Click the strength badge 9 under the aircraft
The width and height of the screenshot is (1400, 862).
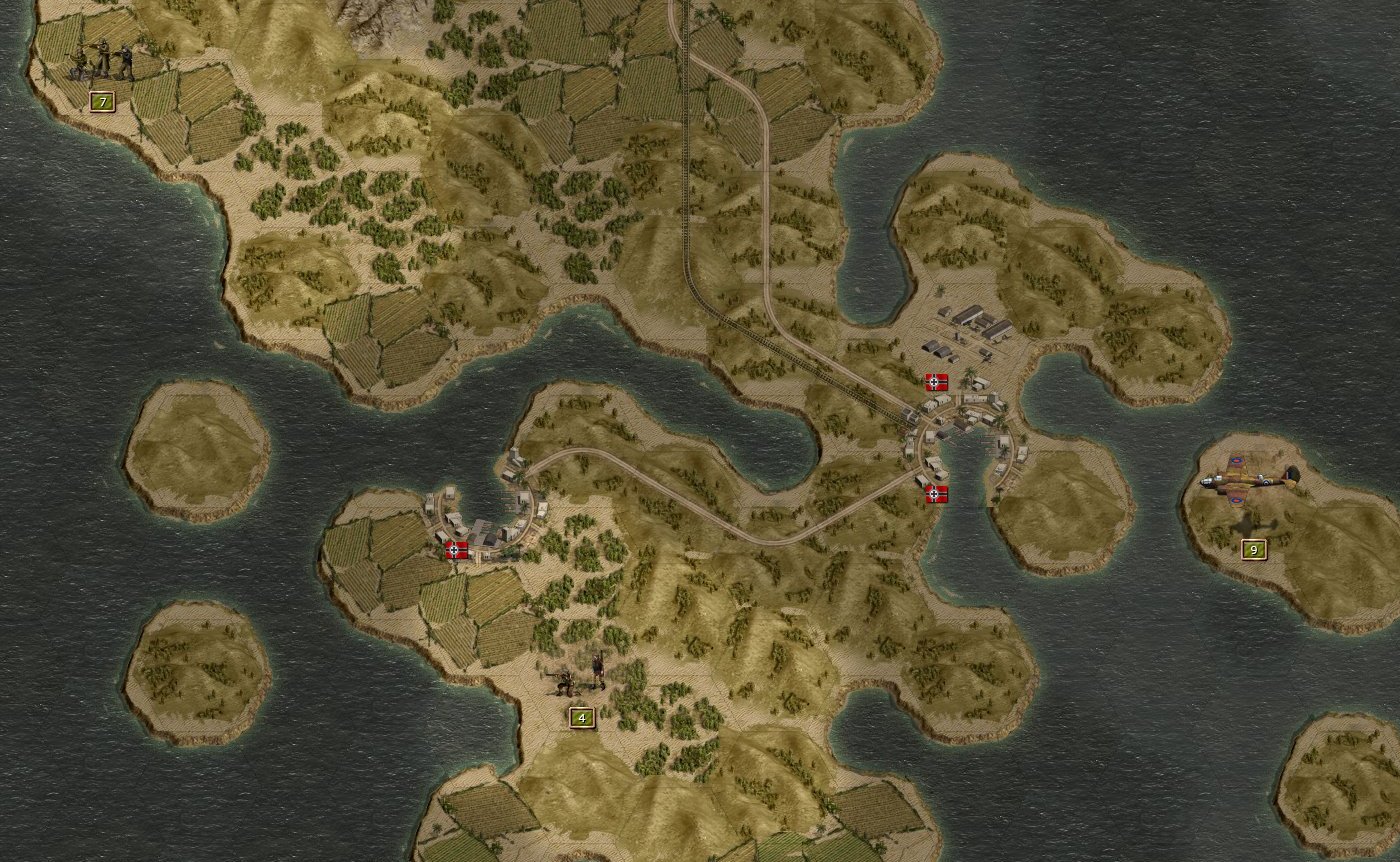pos(1254,549)
